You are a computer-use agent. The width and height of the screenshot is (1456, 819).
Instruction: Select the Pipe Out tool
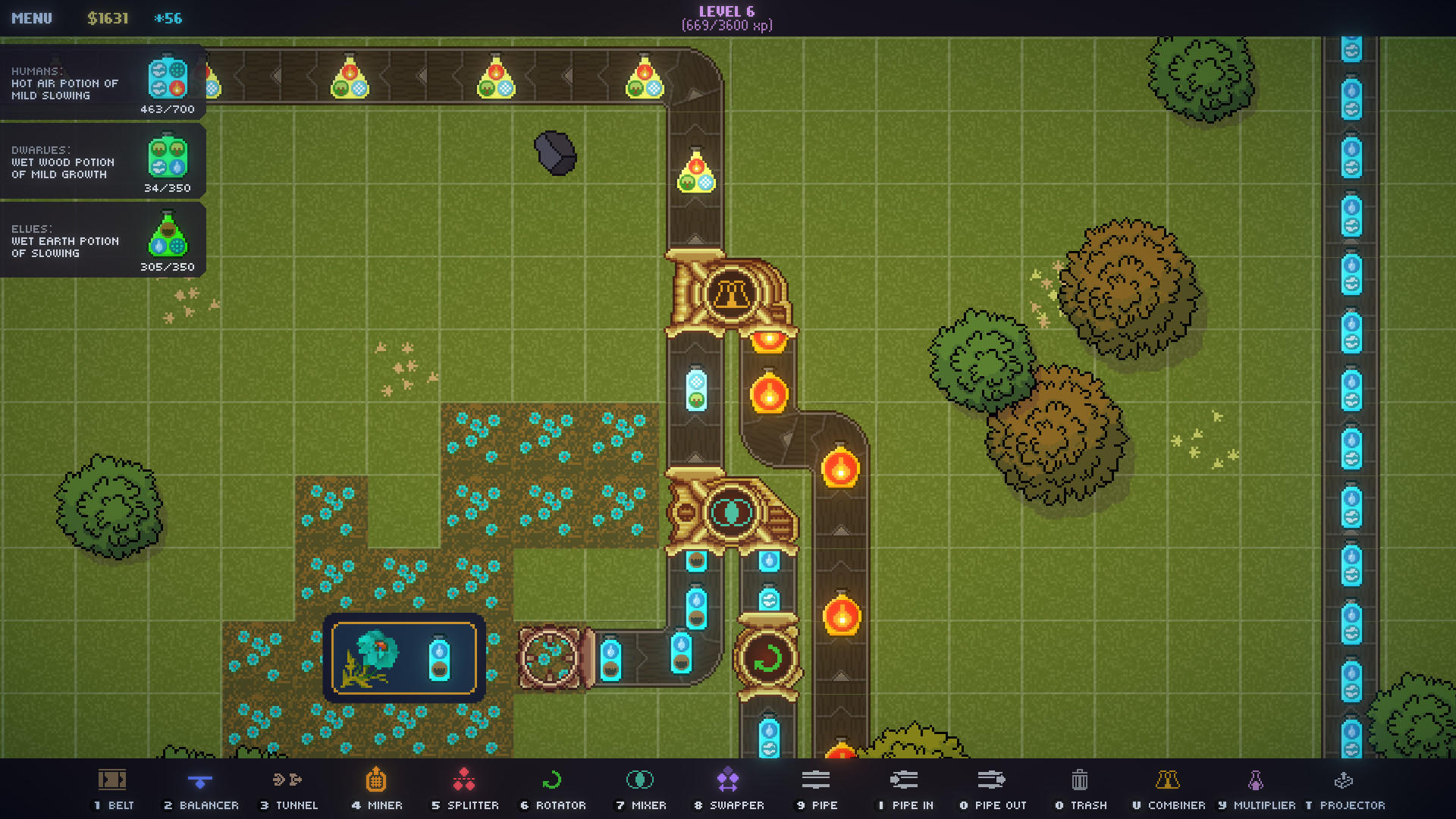pyautogui.click(x=993, y=789)
